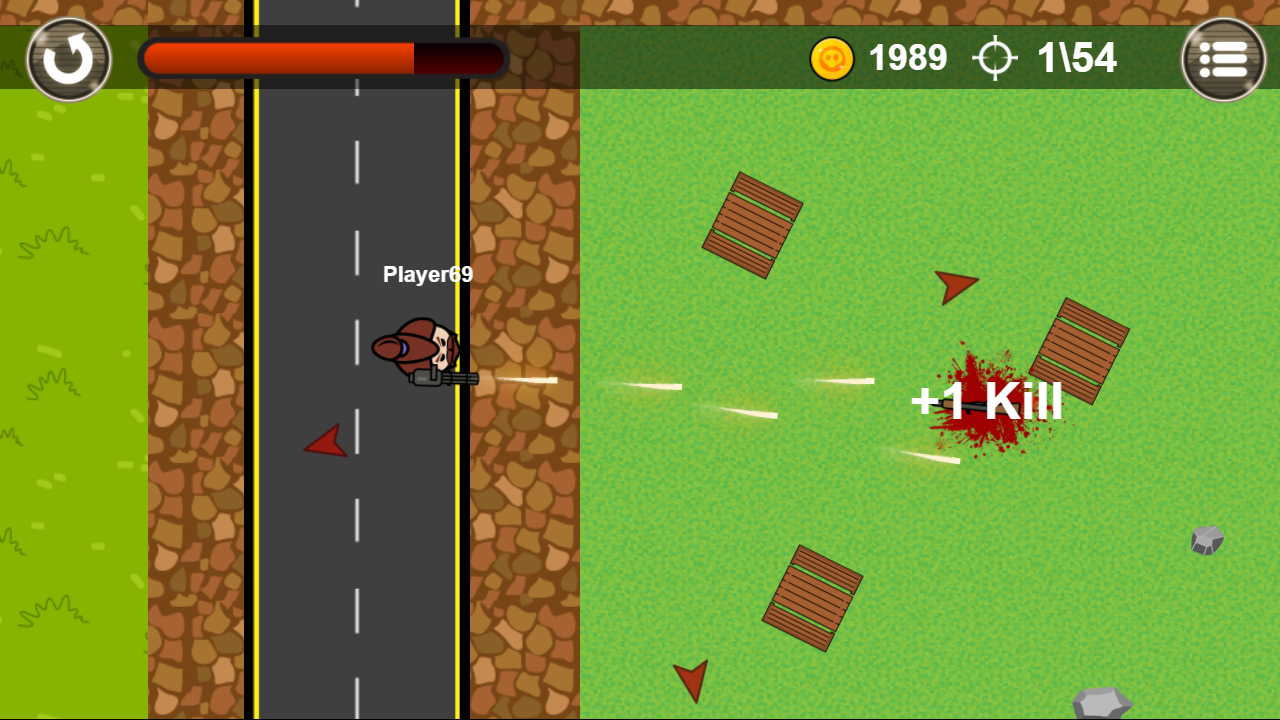
Task: Click the restart arrow icon
Action: coord(67,58)
